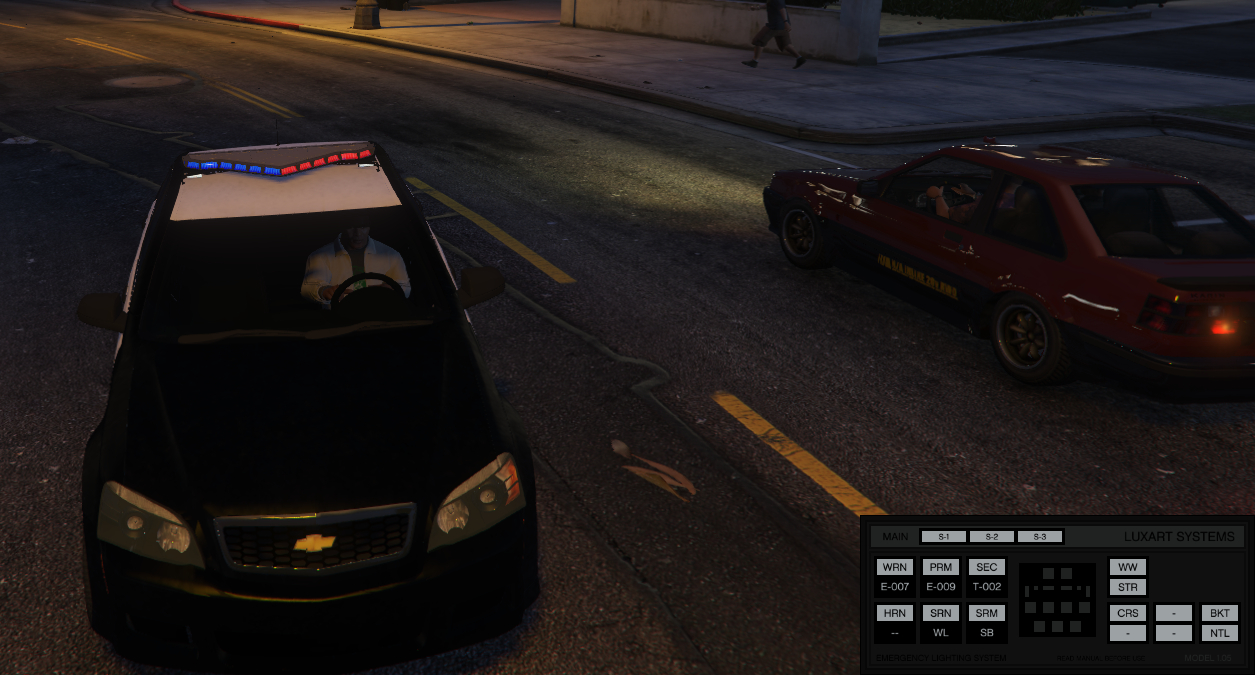Sound the HRN horn button
Viewport: 1255px width, 675px height.
(894, 613)
